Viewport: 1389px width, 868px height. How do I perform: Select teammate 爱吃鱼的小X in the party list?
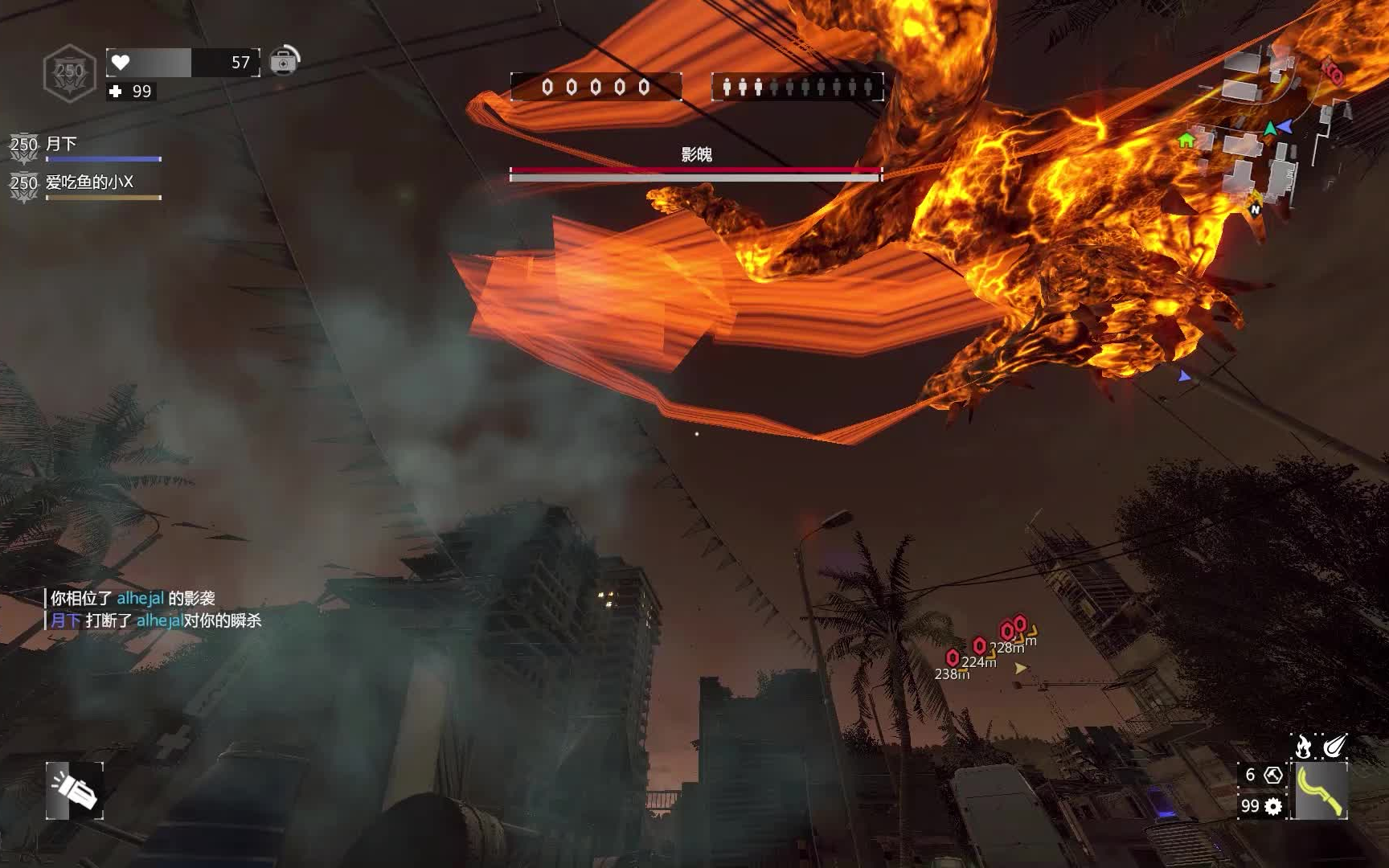tap(88, 182)
